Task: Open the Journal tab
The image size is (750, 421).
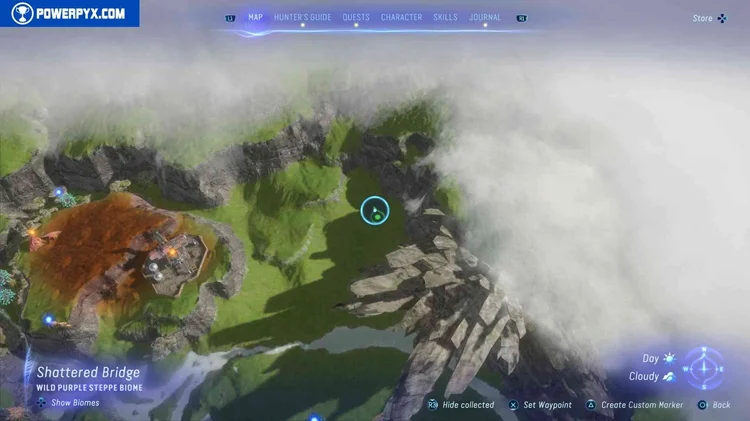Action: 485,17
